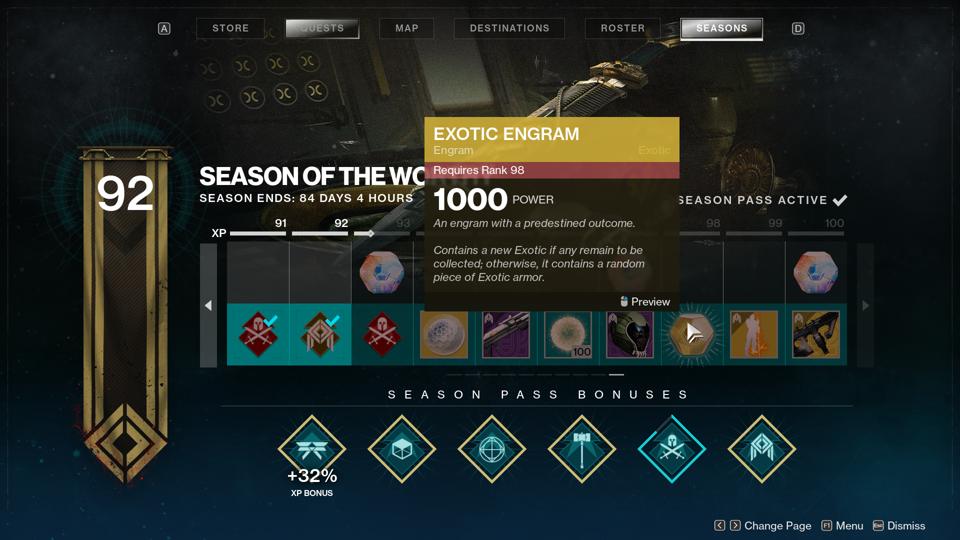Choose the crosshair season pass bonus
The width and height of the screenshot is (960, 540).
tap(491, 450)
